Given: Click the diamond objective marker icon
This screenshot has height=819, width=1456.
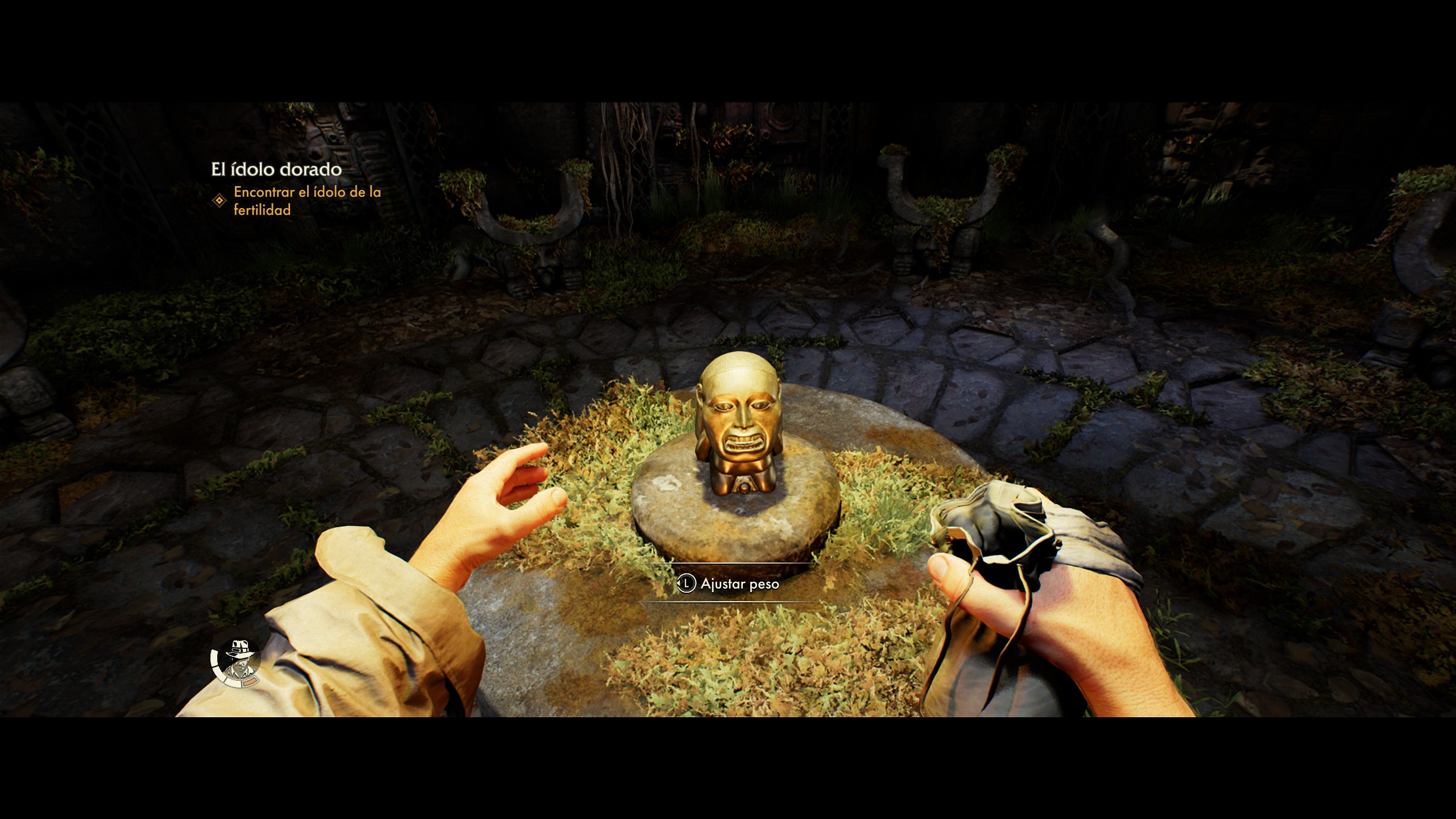Looking at the screenshot, I should click(x=219, y=201).
